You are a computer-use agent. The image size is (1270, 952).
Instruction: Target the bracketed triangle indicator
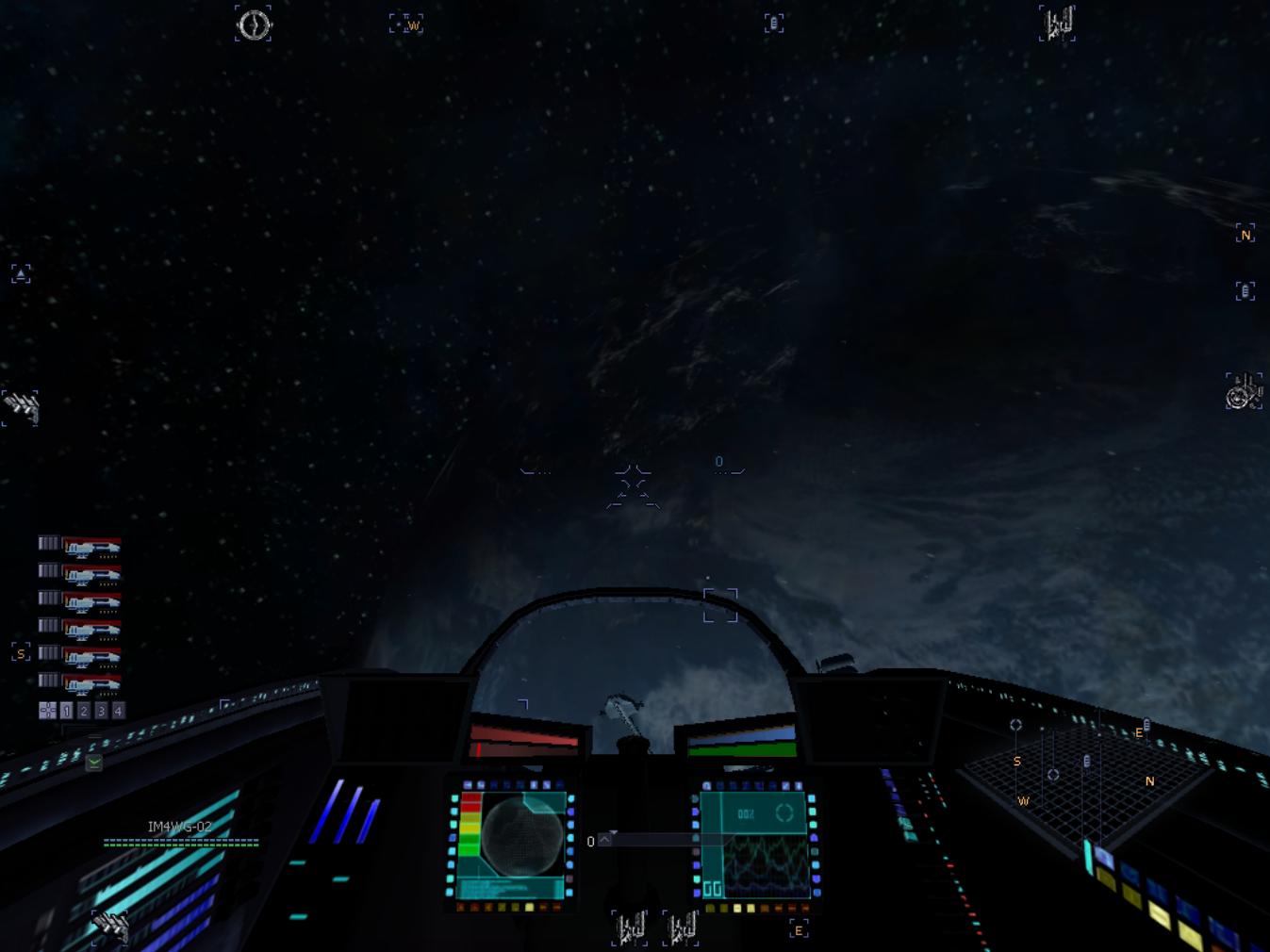21,273
